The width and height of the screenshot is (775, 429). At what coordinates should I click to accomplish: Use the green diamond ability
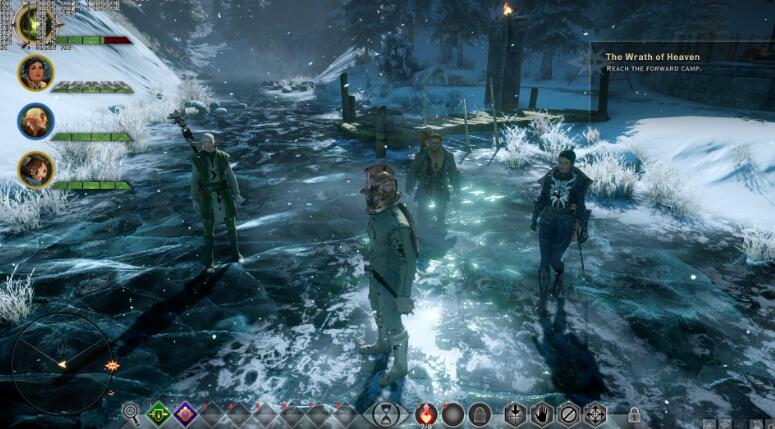coord(158,412)
